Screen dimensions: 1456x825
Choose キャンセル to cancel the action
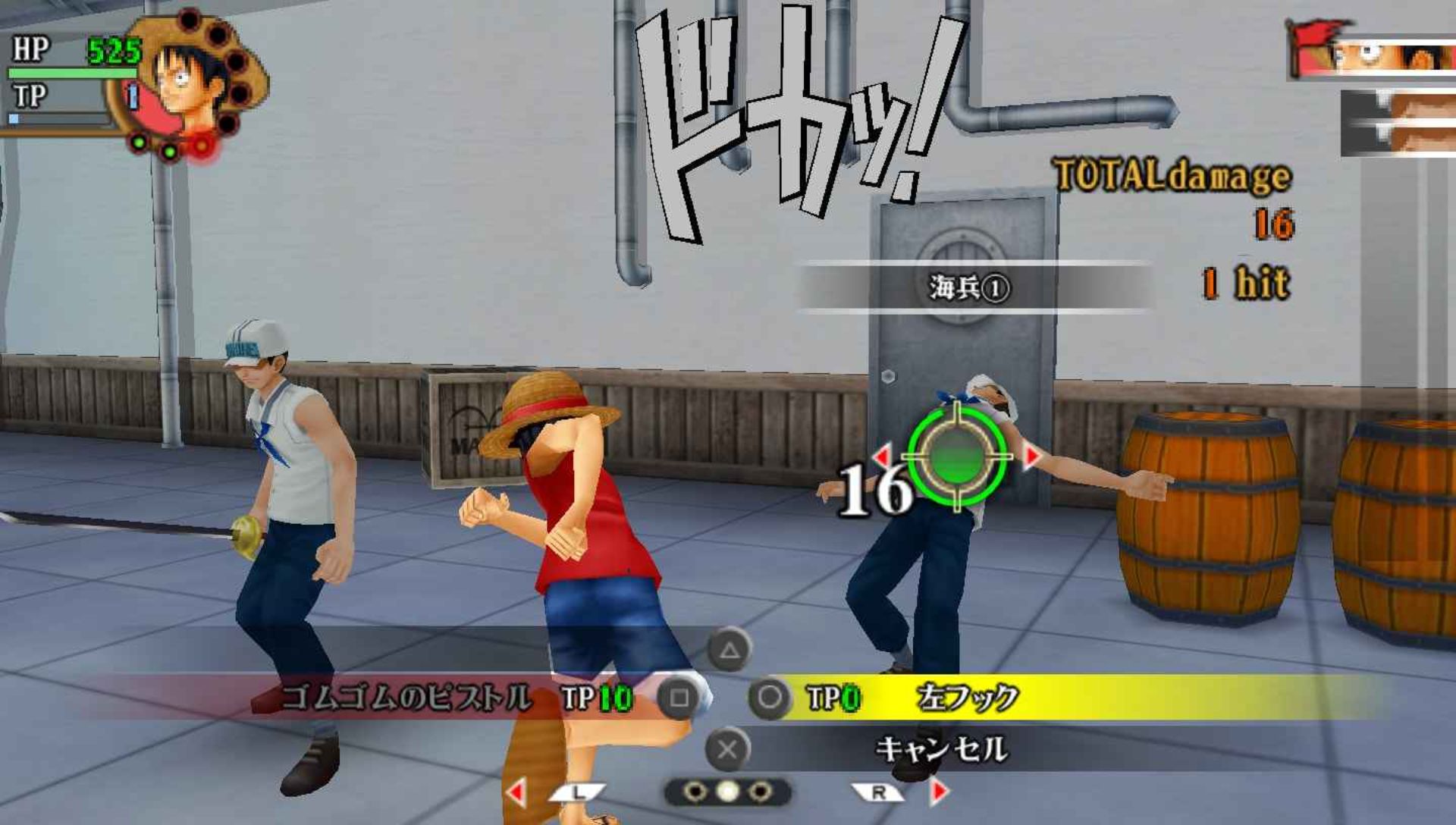(940, 749)
